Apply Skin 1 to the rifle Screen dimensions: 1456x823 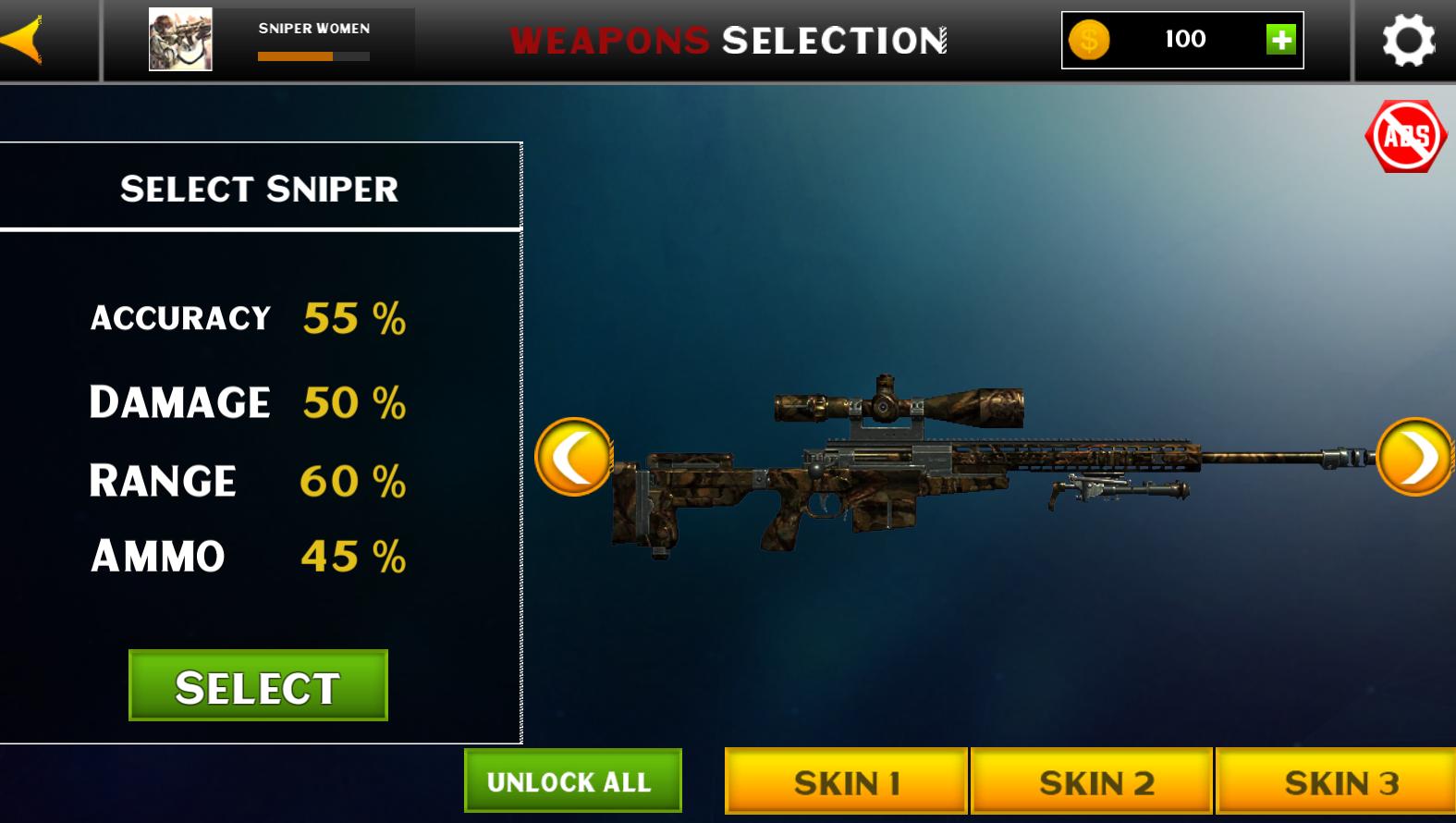click(x=846, y=782)
